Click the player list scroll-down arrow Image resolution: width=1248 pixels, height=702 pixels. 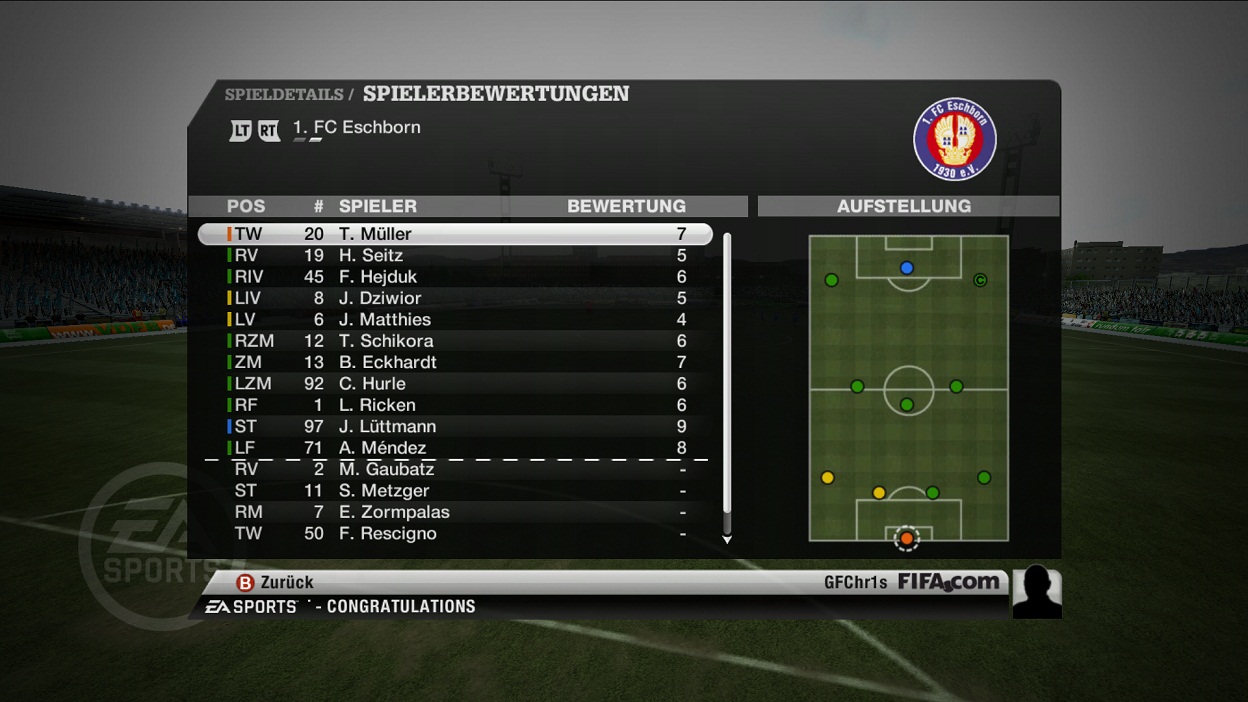(x=727, y=540)
